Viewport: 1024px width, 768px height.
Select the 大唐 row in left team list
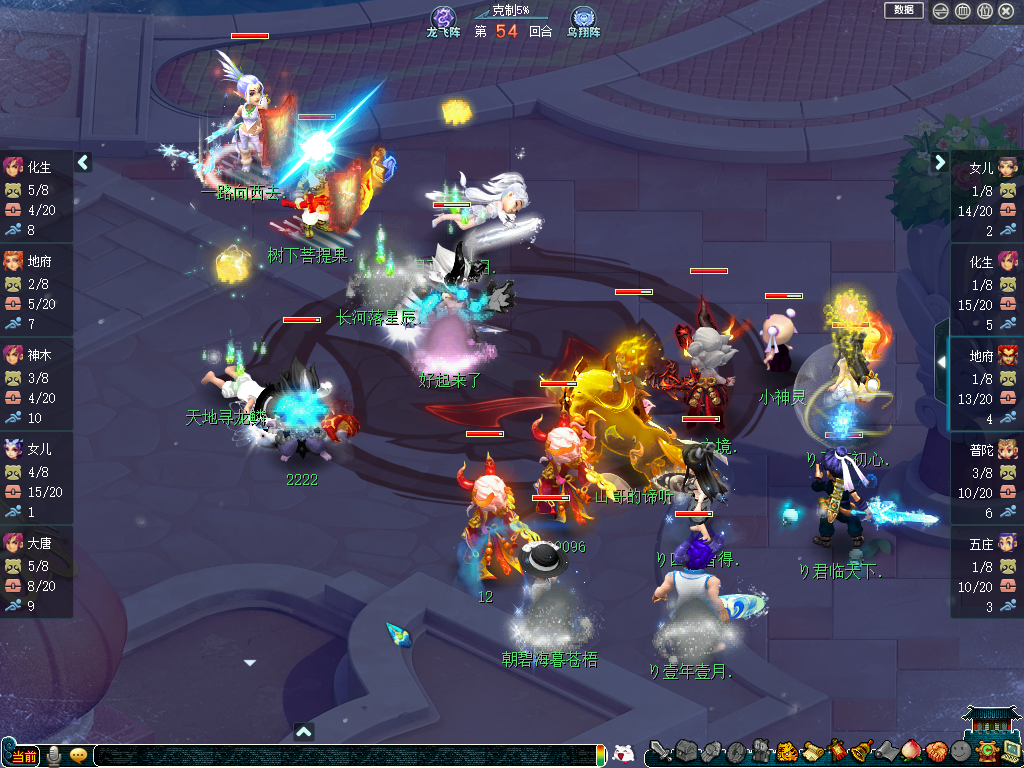pos(36,571)
